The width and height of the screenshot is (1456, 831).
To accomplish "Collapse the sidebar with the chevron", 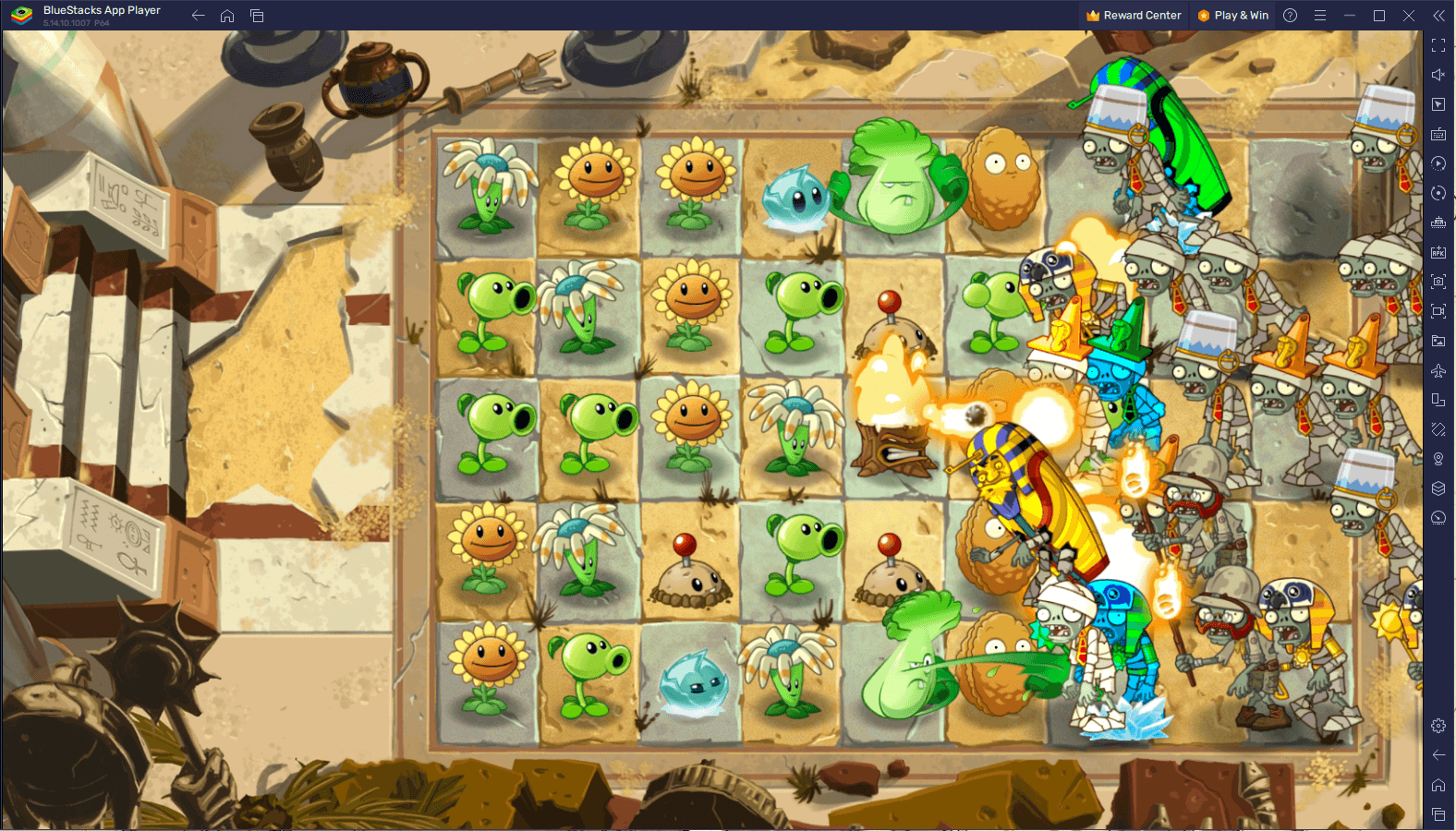I will (x=1438, y=15).
